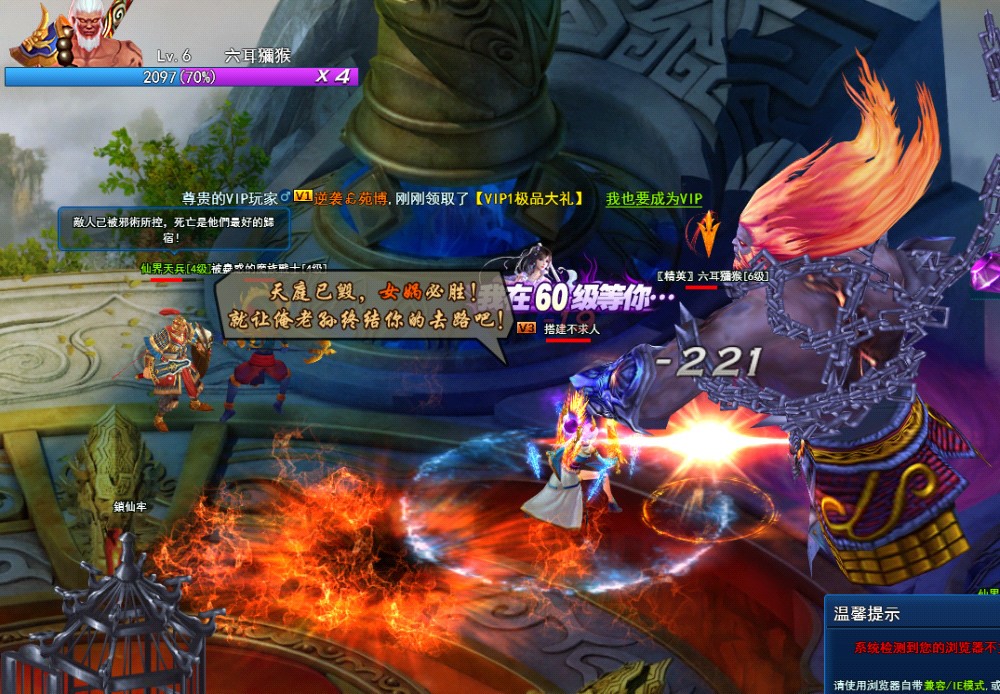The height and width of the screenshot is (694, 1000).
Task: Open the 【VIP1极品大礼】 gift link
Action: [x=527, y=199]
